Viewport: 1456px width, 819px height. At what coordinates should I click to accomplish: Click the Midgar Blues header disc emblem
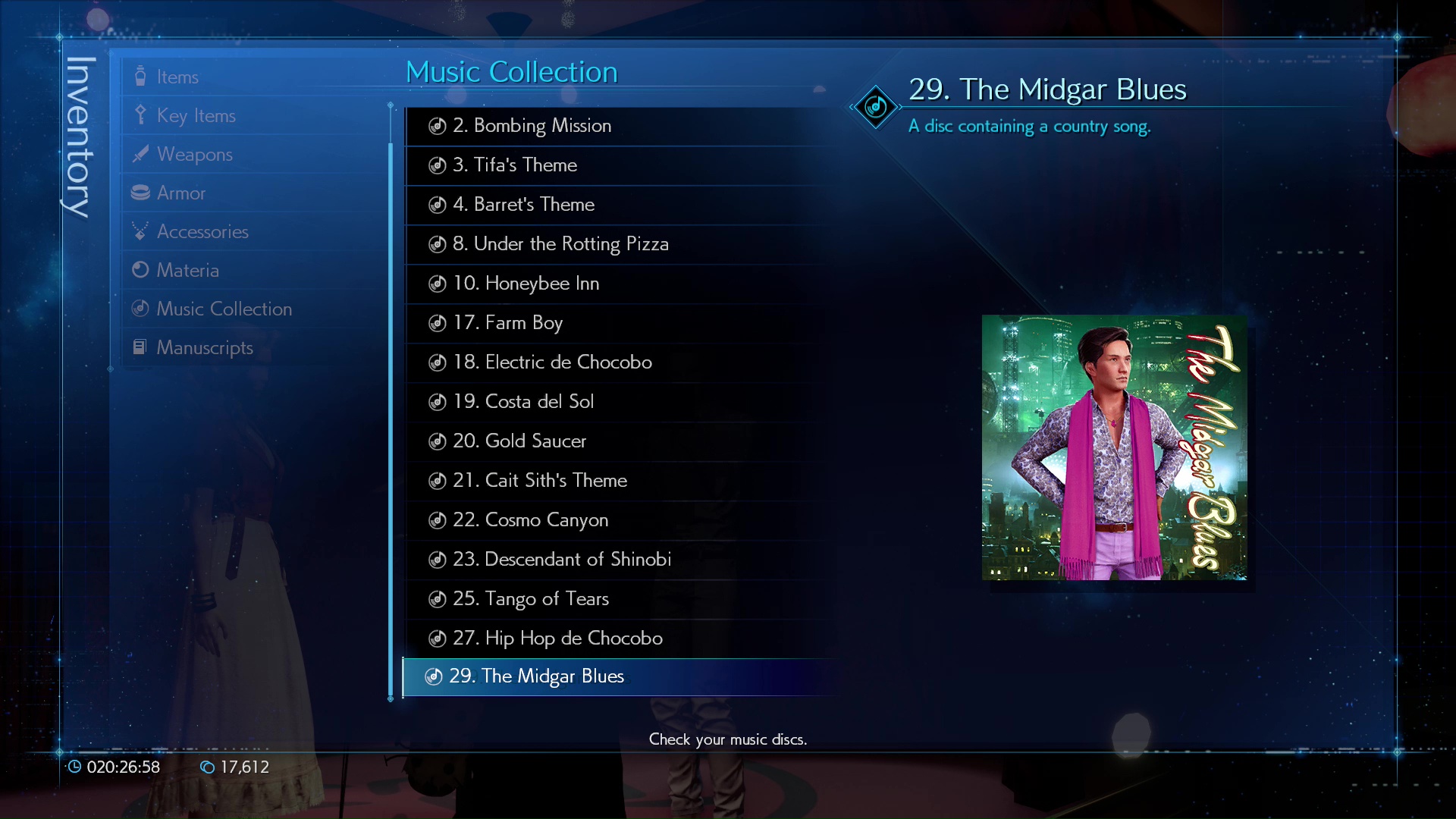(x=875, y=108)
